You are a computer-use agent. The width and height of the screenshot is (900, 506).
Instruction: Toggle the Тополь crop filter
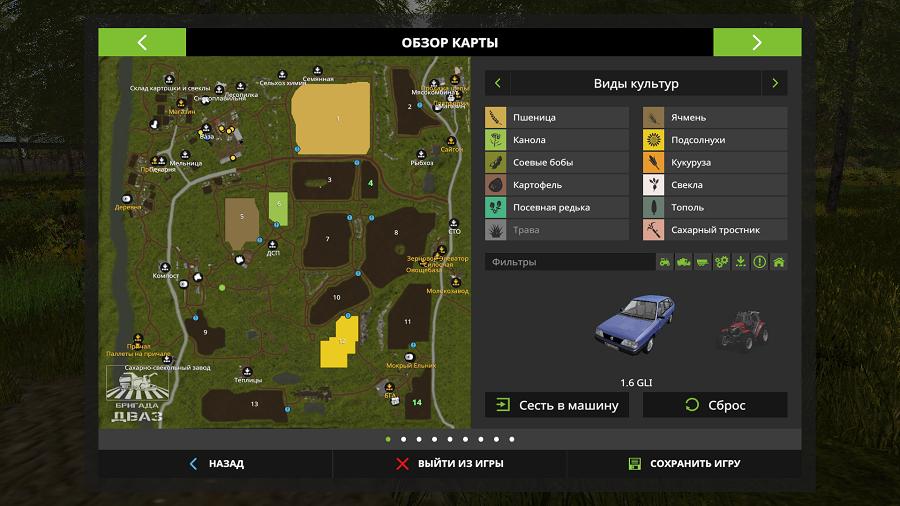click(x=715, y=208)
